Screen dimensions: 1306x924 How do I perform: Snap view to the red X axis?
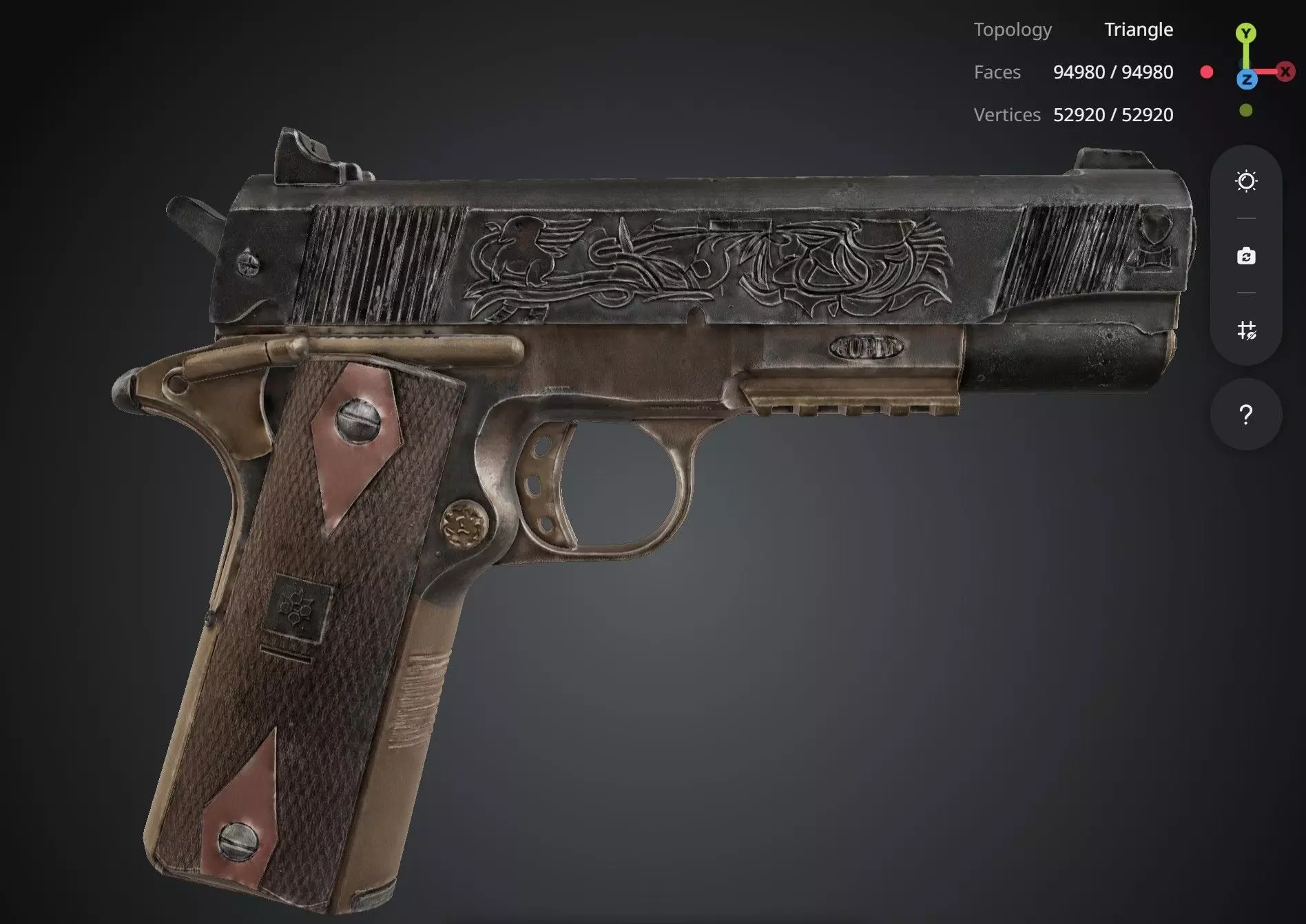(x=1285, y=72)
